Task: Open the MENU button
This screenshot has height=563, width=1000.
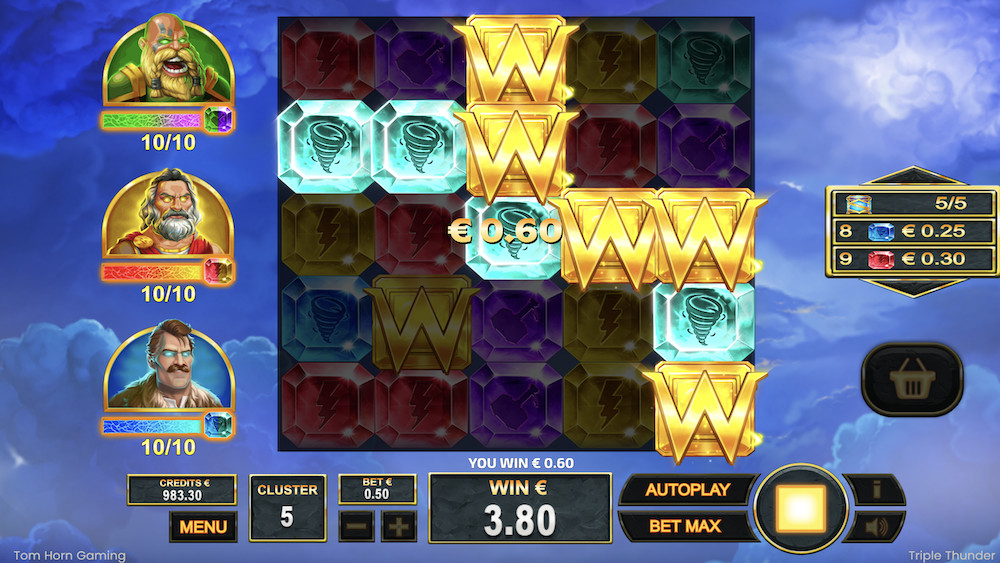Action: pos(203,526)
